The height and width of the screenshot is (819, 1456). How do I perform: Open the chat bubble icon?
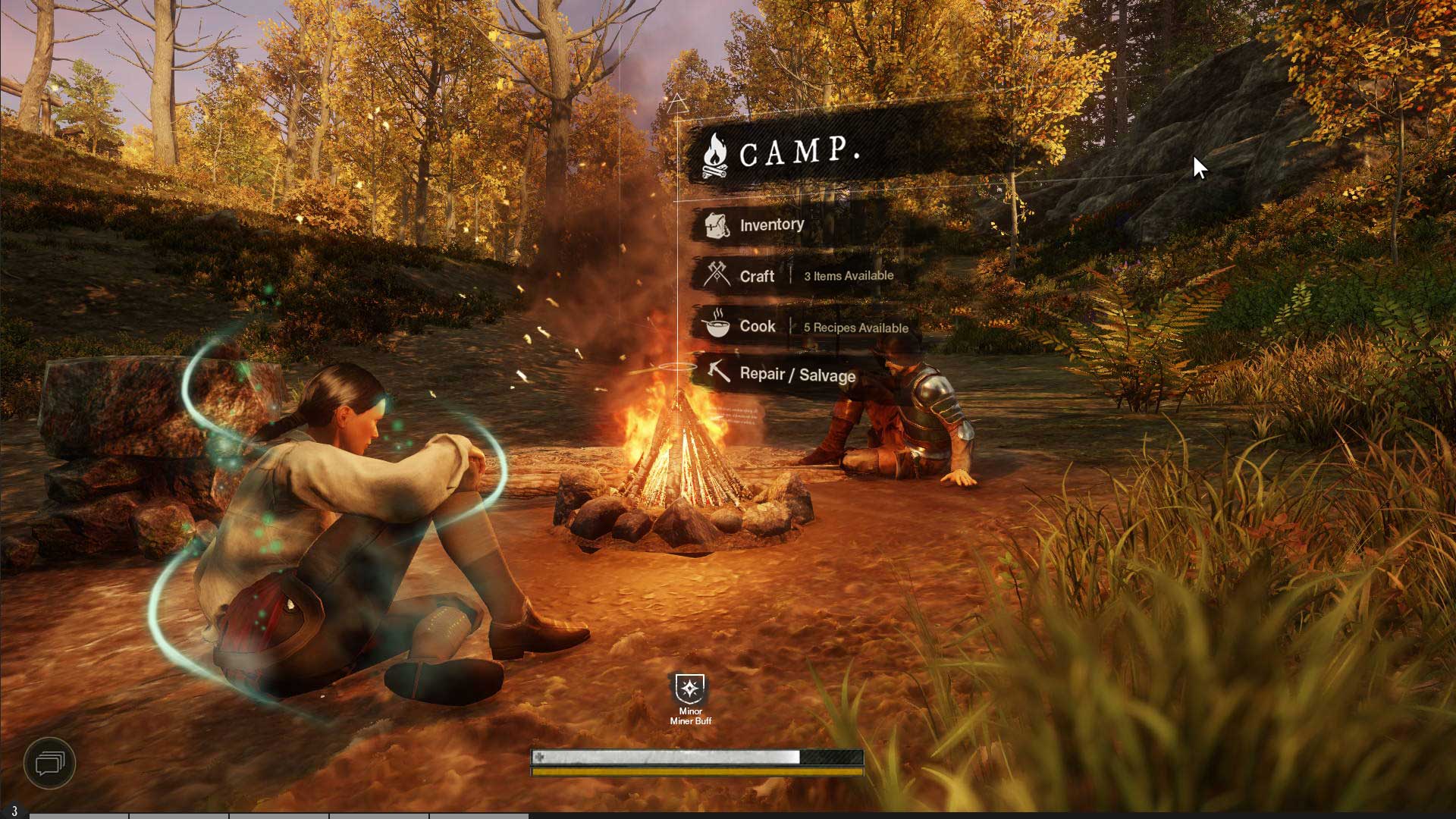[x=50, y=762]
